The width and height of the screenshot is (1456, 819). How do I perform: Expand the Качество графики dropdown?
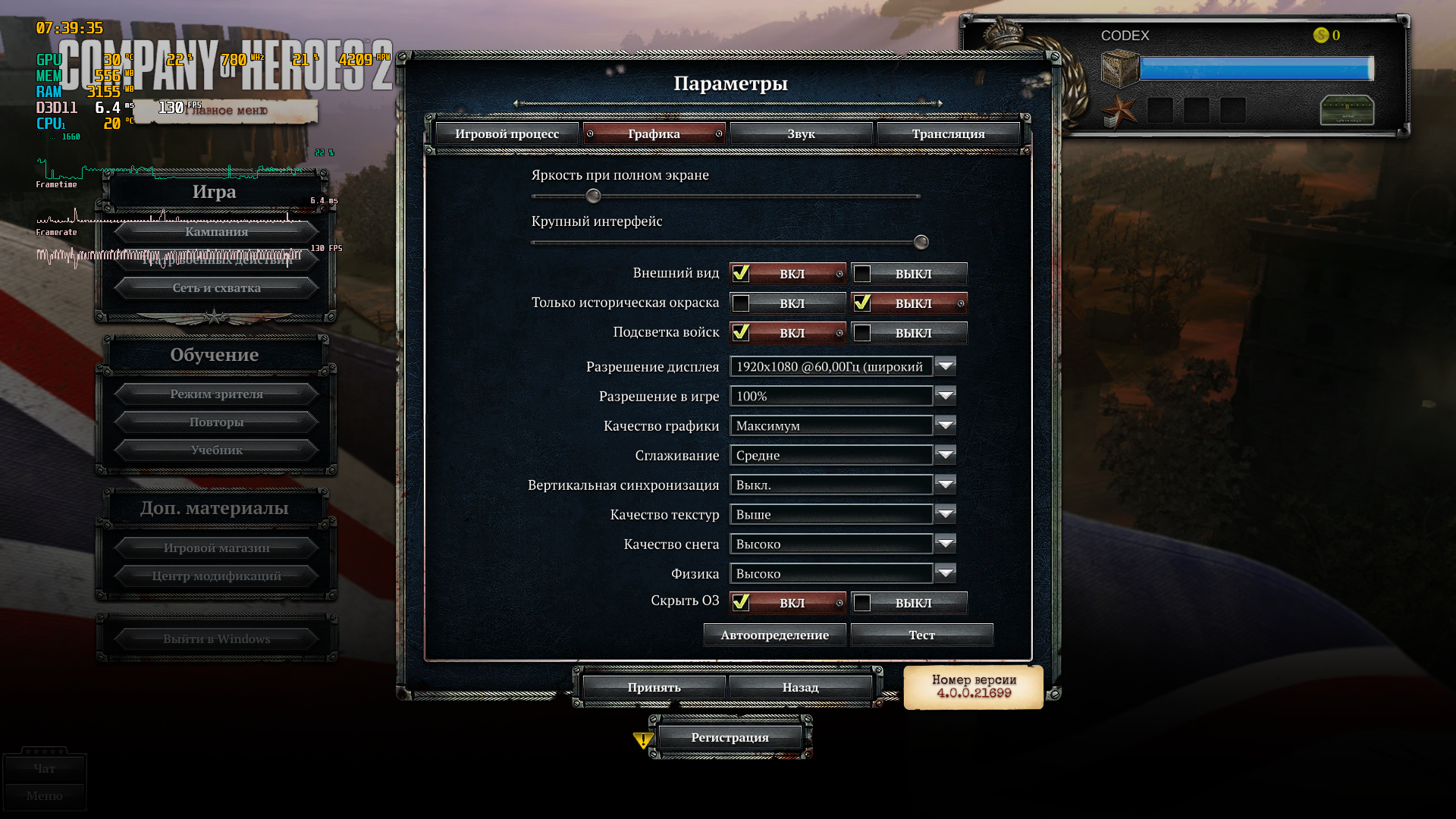pos(945,425)
